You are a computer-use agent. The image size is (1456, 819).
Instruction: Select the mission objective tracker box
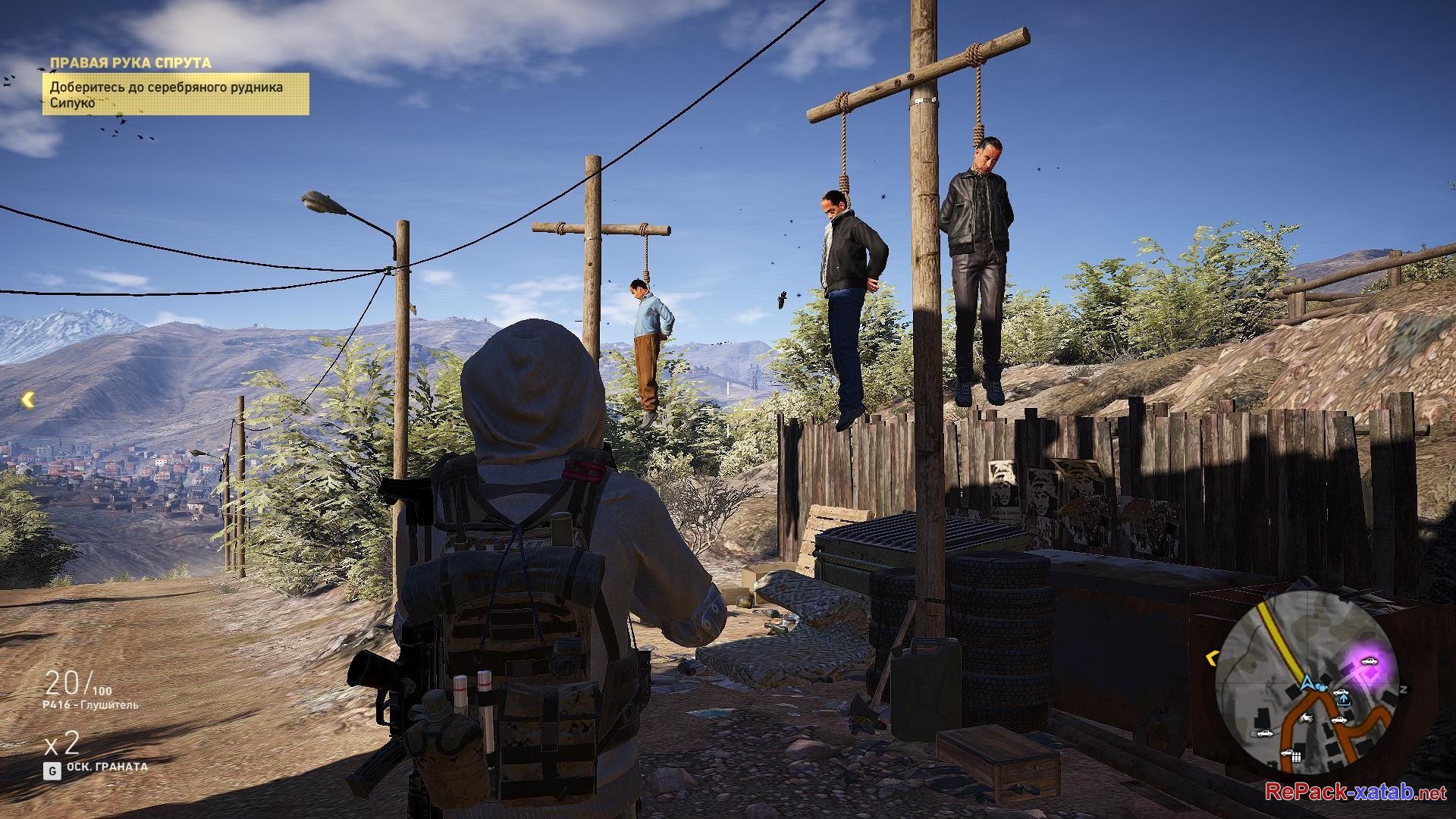click(x=175, y=95)
